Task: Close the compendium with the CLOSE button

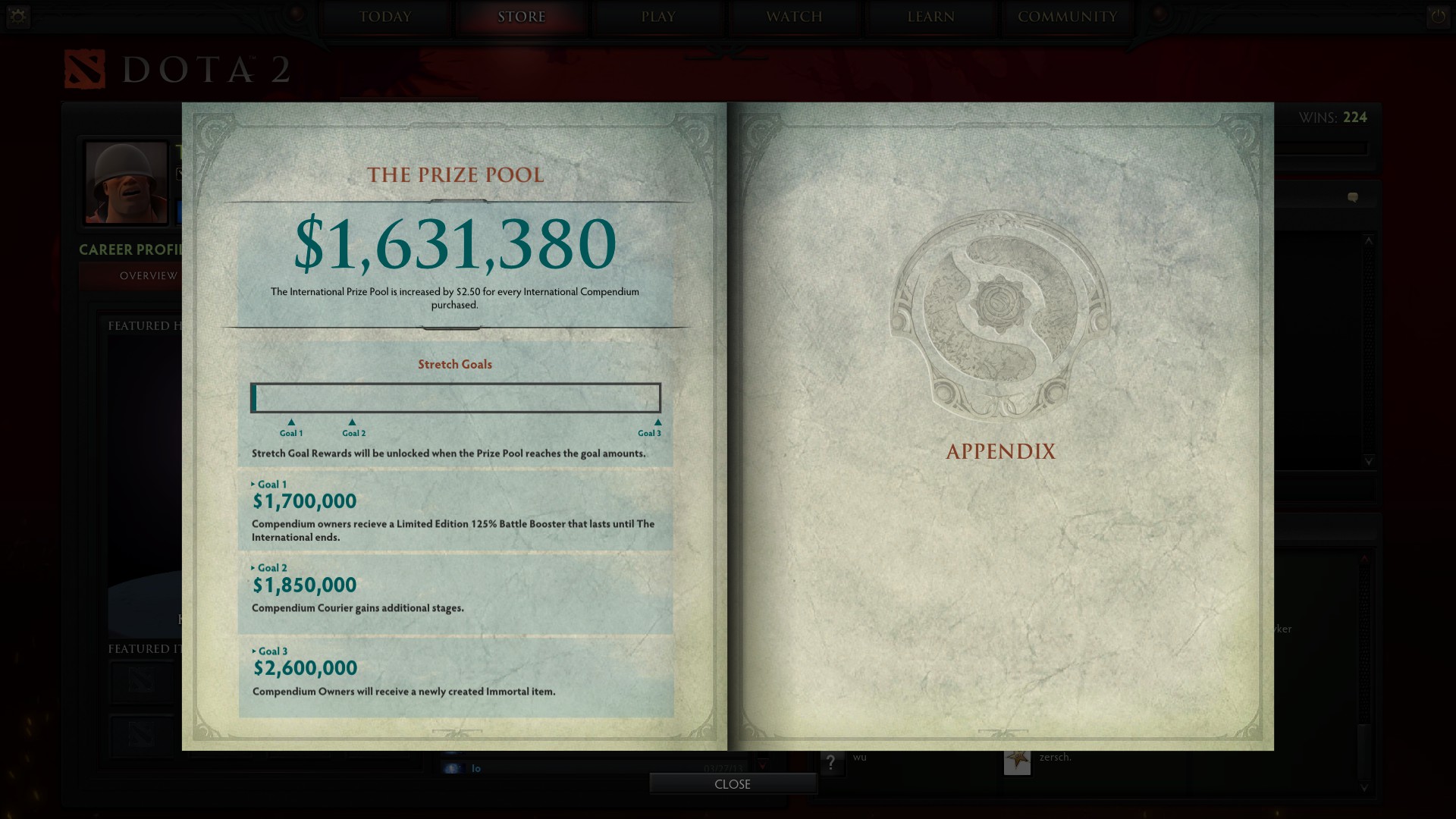Action: tap(733, 784)
